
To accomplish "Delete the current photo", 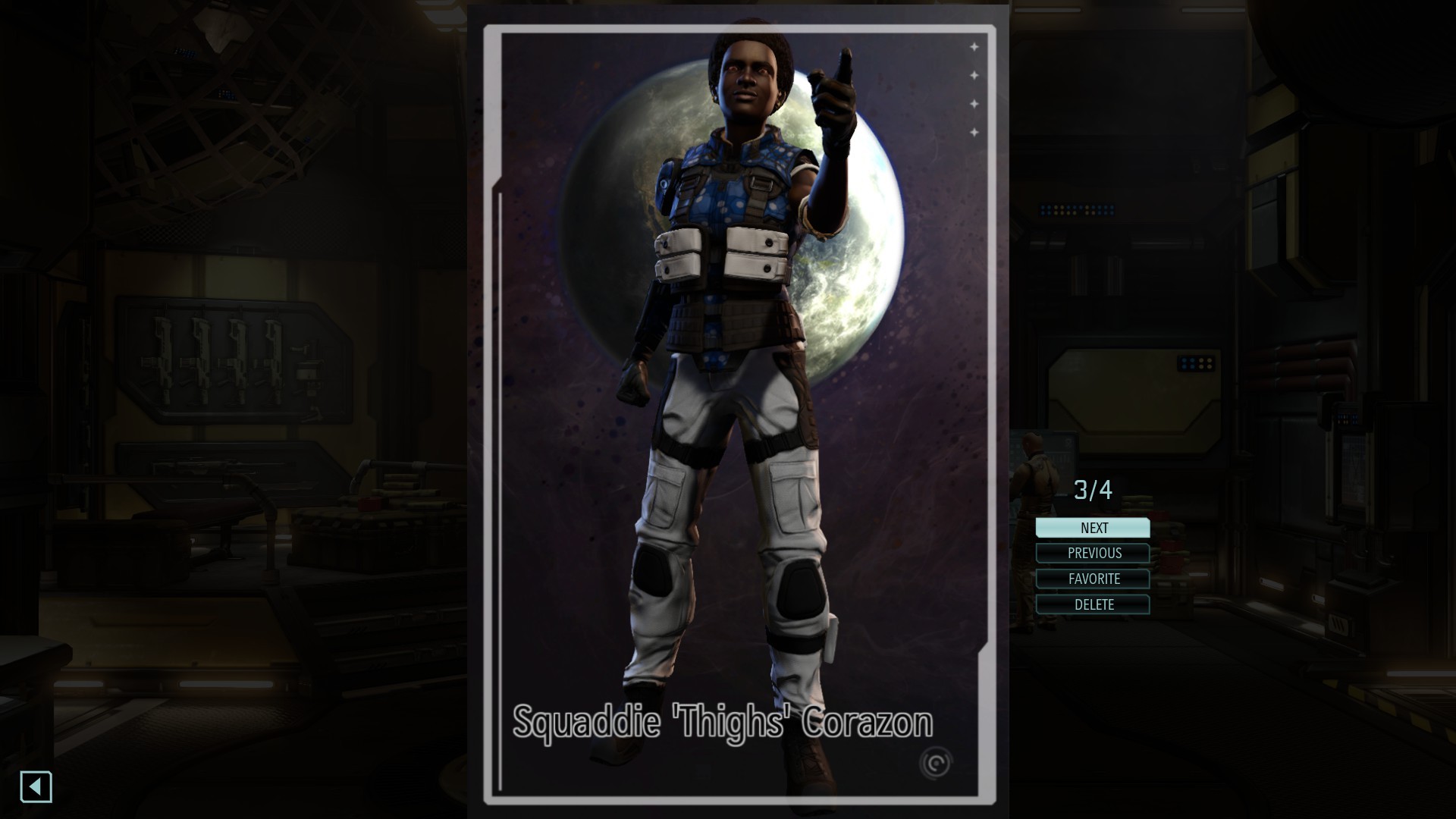I will tap(1093, 605).
